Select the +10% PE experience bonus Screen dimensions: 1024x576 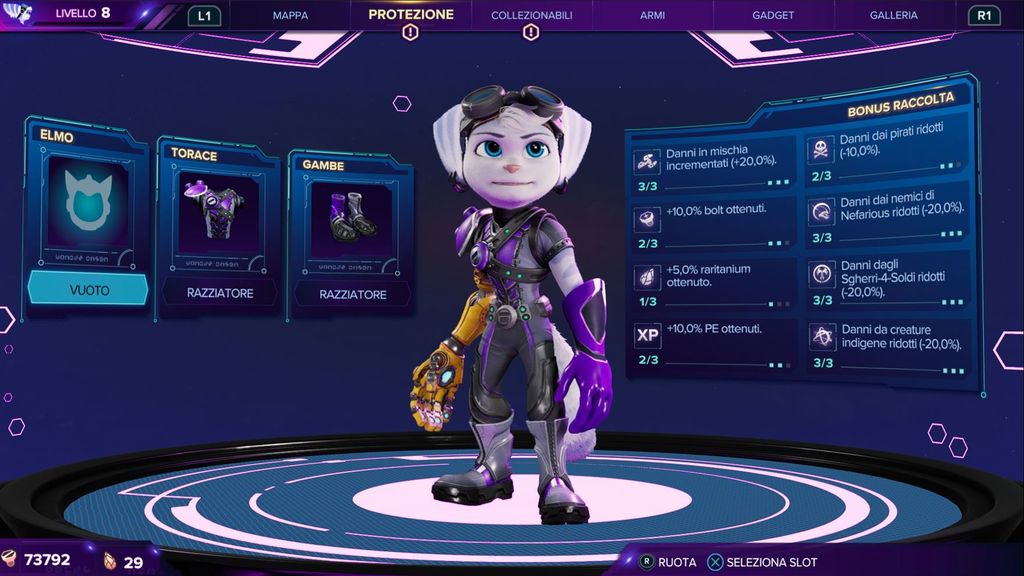[x=712, y=339]
